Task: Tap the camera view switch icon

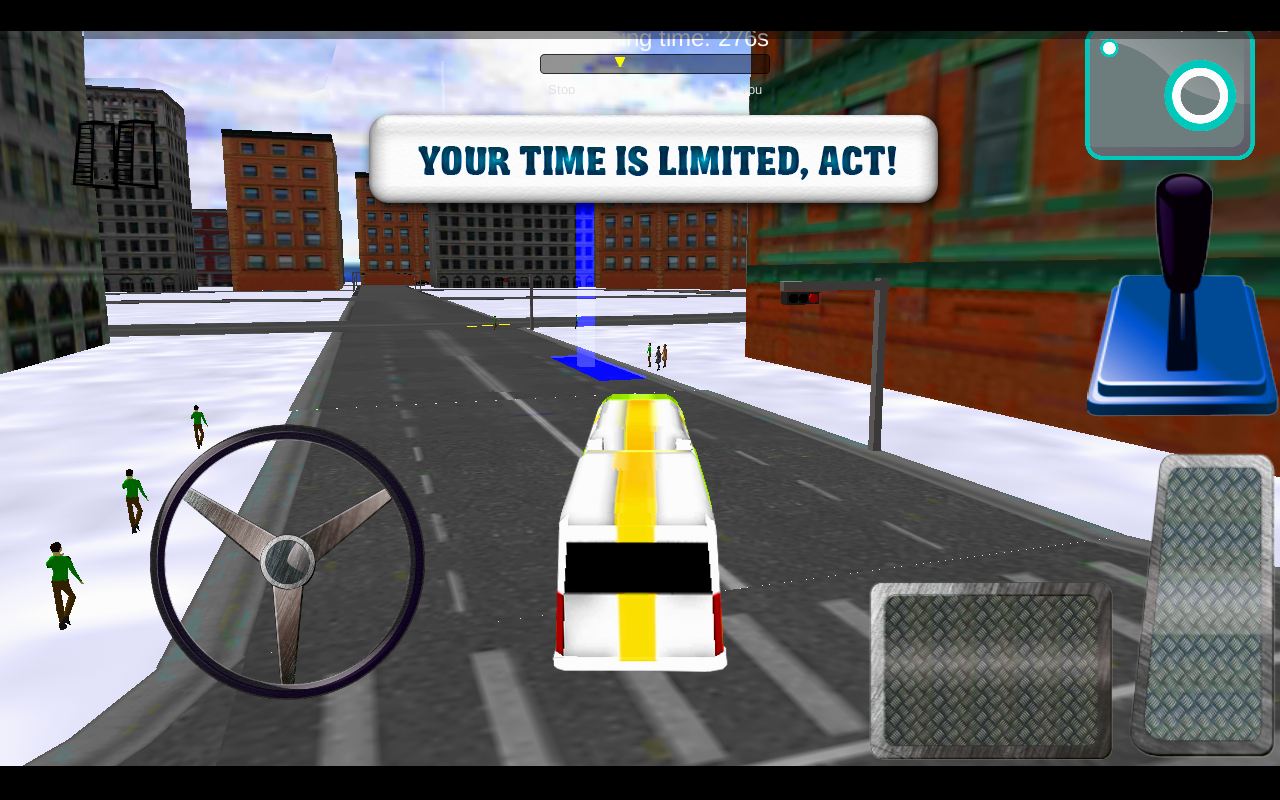Action: click(x=1168, y=94)
